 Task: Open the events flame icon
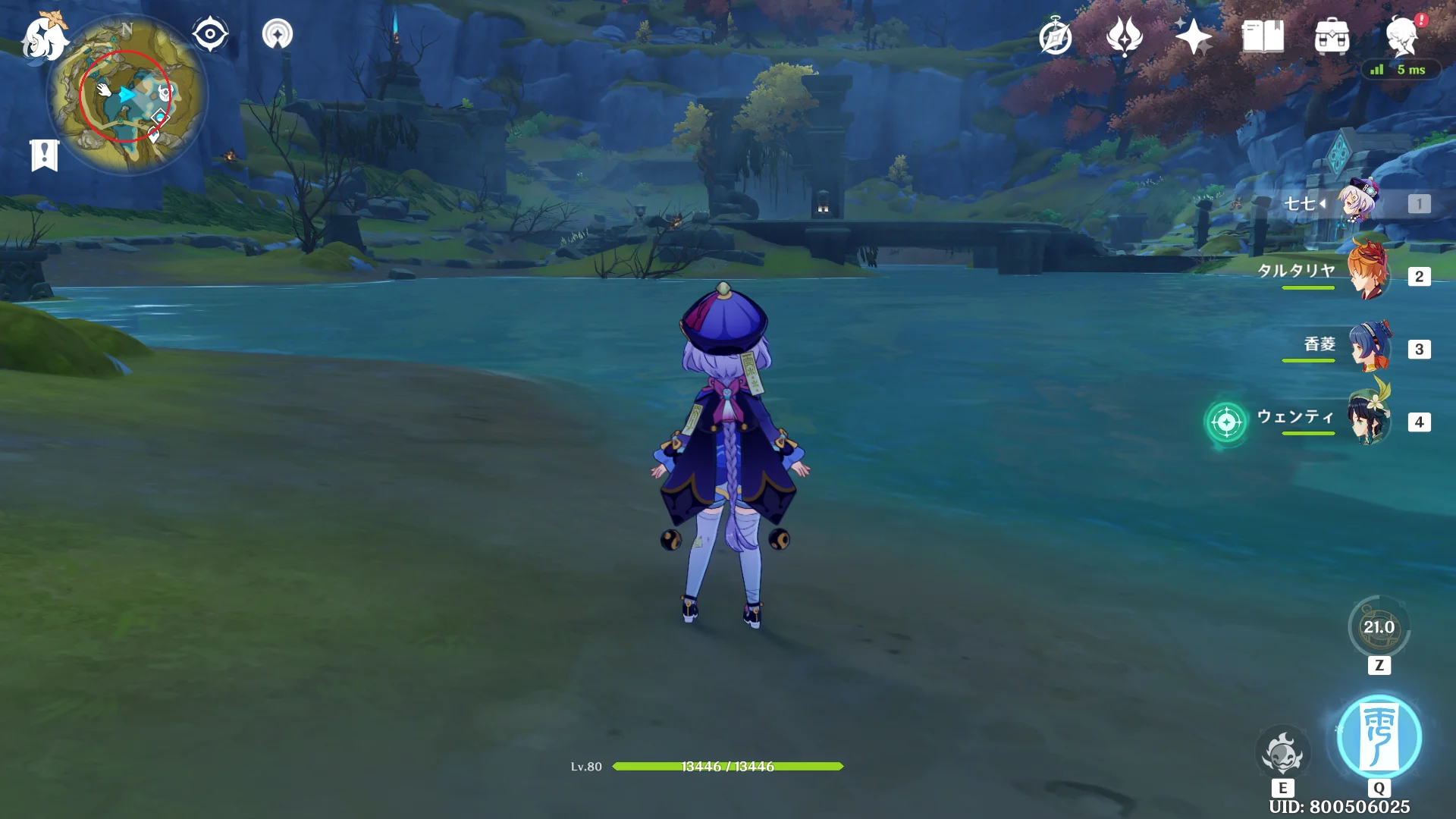point(1125,36)
